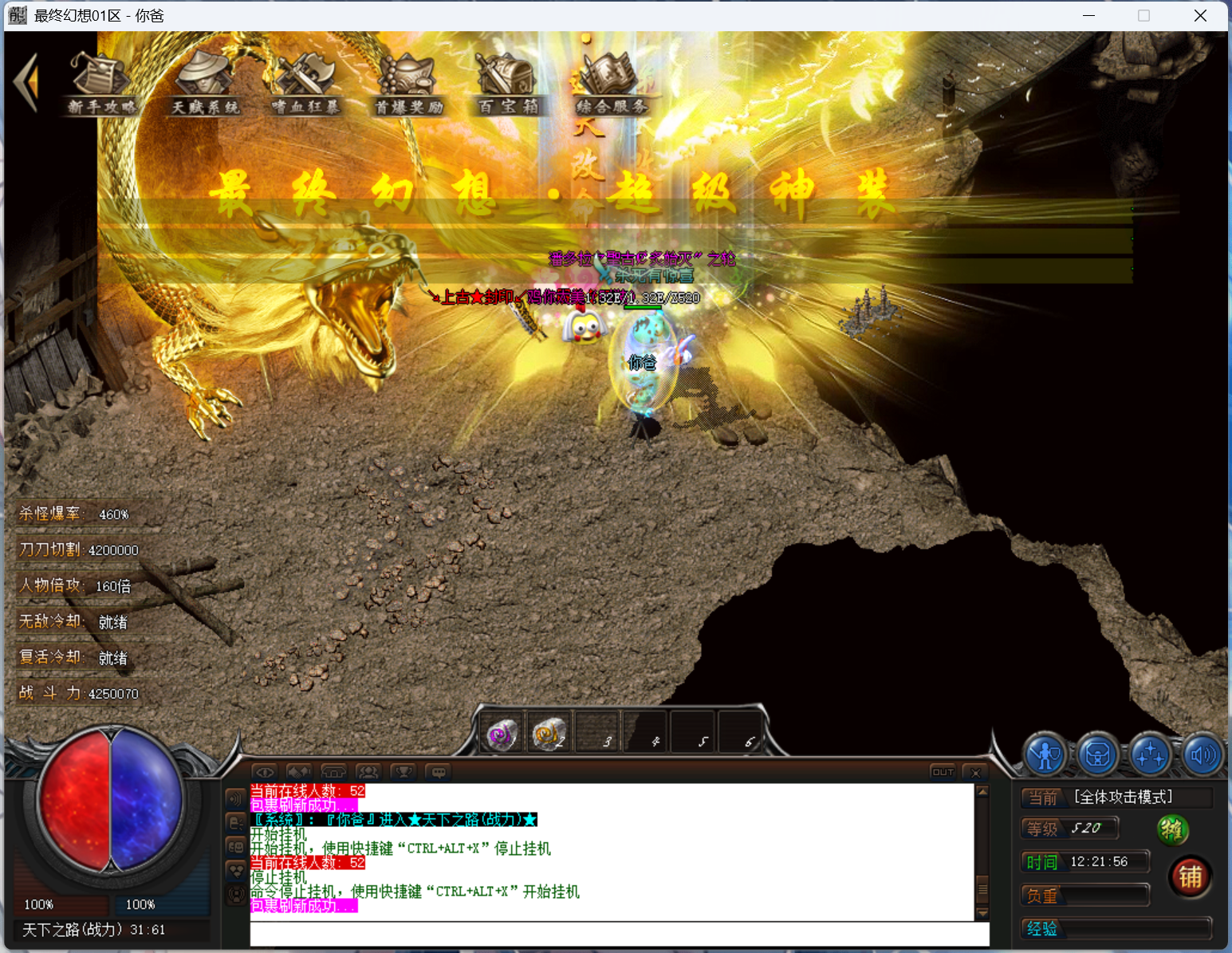This screenshot has width=1232, height=953.
Task: Toggle the sound speaker icon
Action: click(x=1201, y=754)
